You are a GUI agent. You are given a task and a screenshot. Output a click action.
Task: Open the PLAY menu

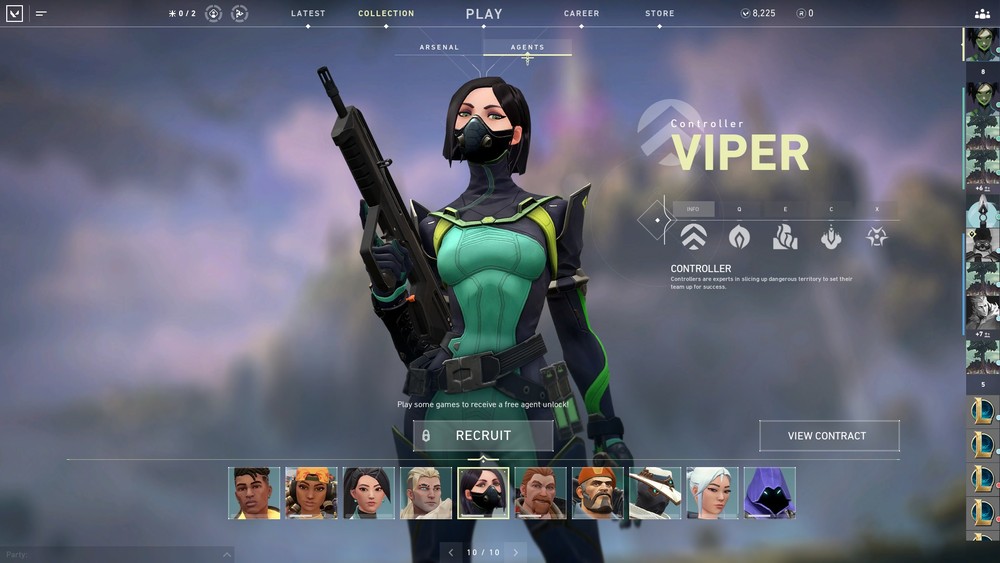484,14
